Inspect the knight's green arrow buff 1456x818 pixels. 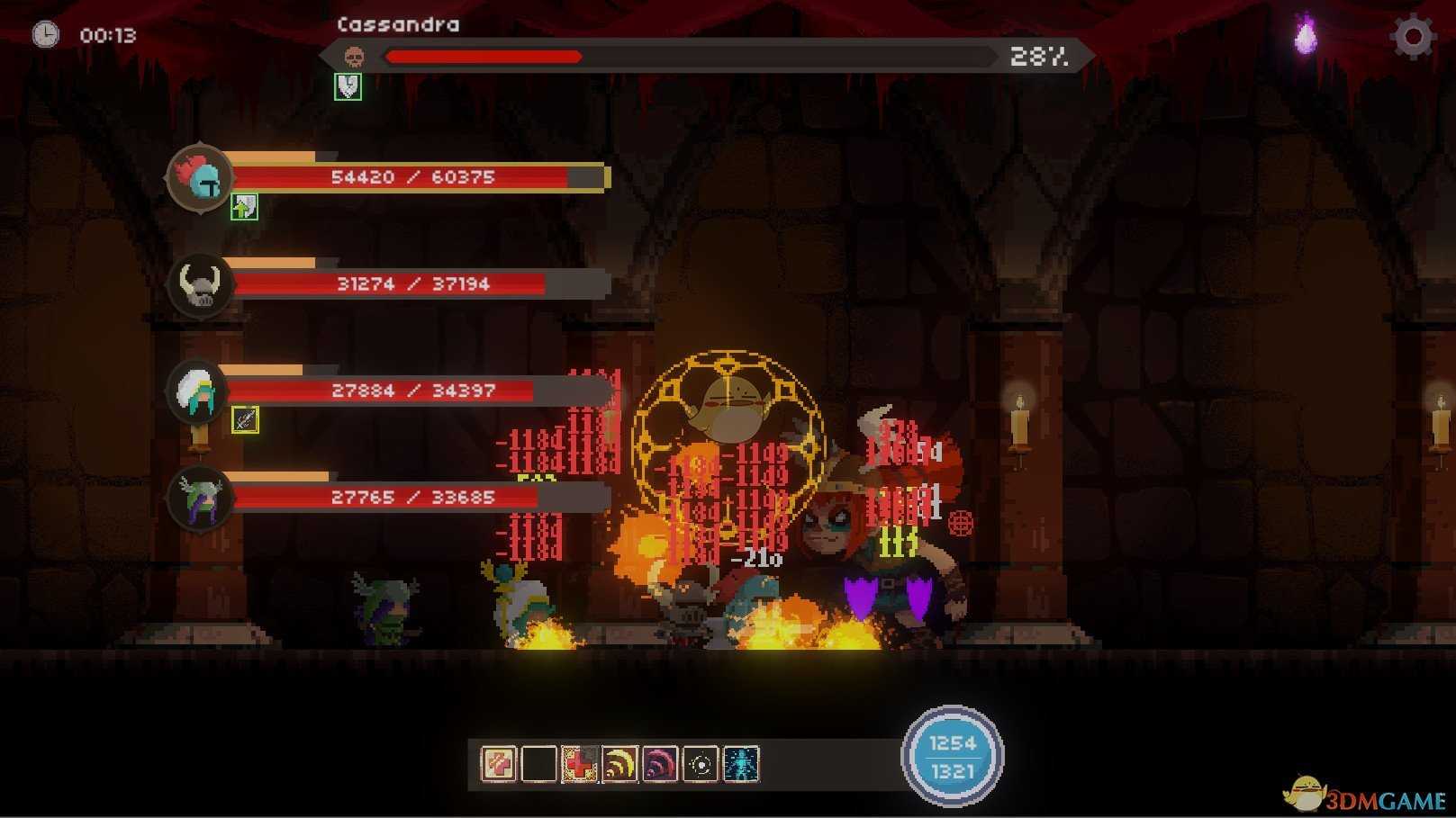[x=244, y=208]
